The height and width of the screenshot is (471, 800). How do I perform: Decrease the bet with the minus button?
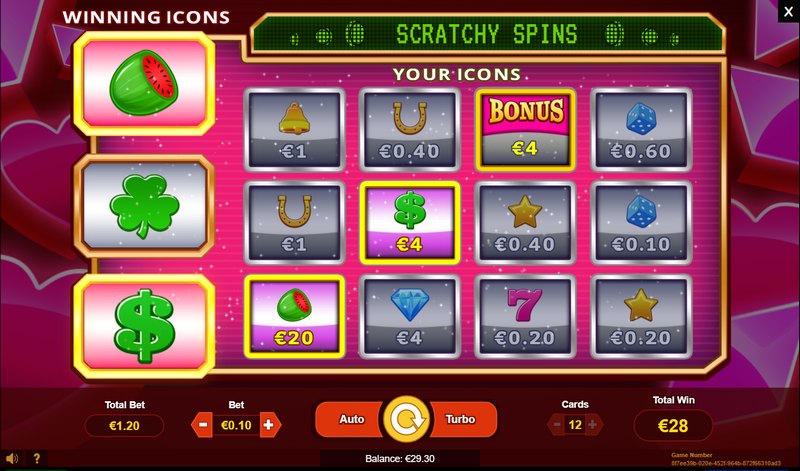[201, 424]
